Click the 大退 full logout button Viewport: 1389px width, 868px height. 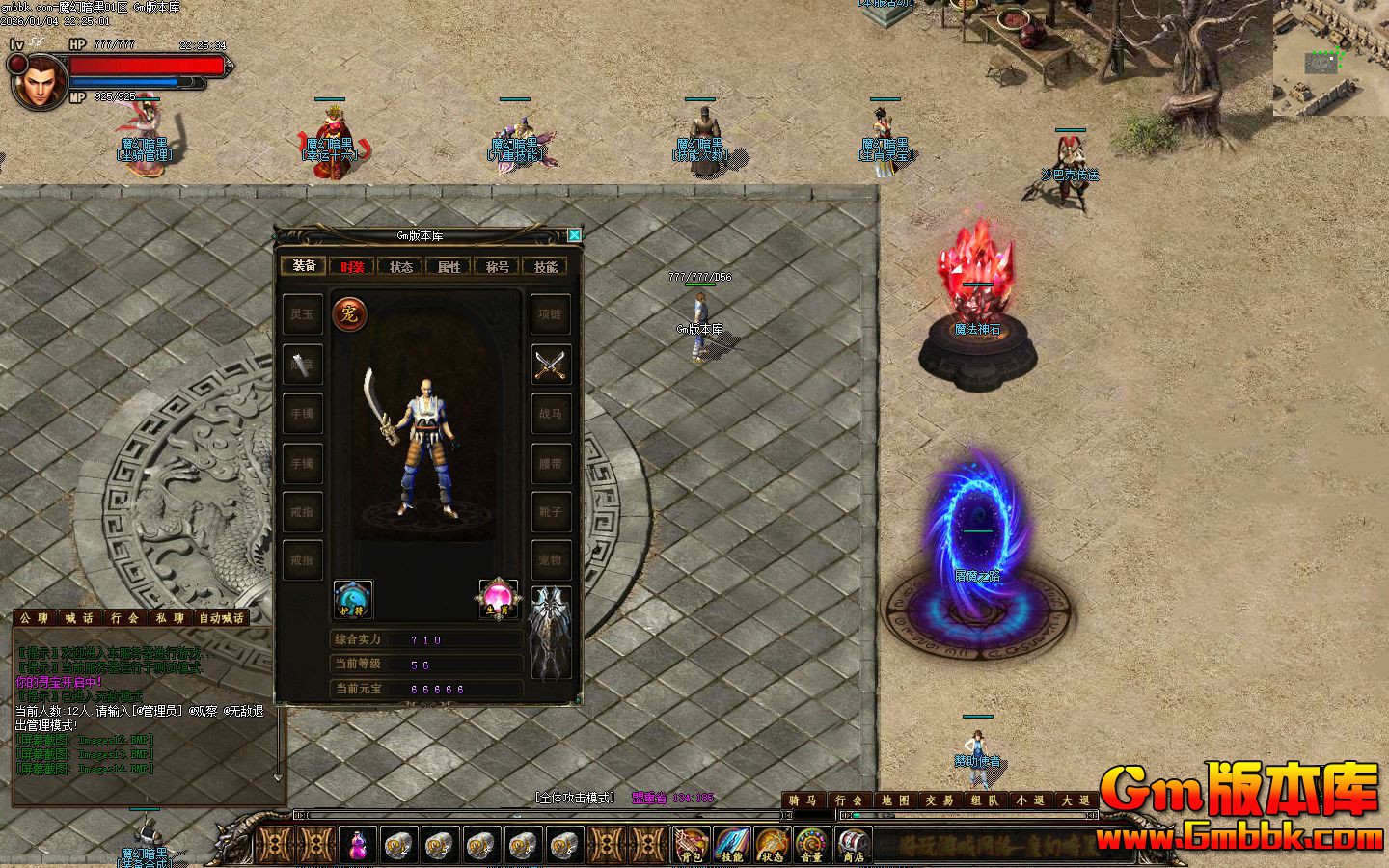[1076, 800]
